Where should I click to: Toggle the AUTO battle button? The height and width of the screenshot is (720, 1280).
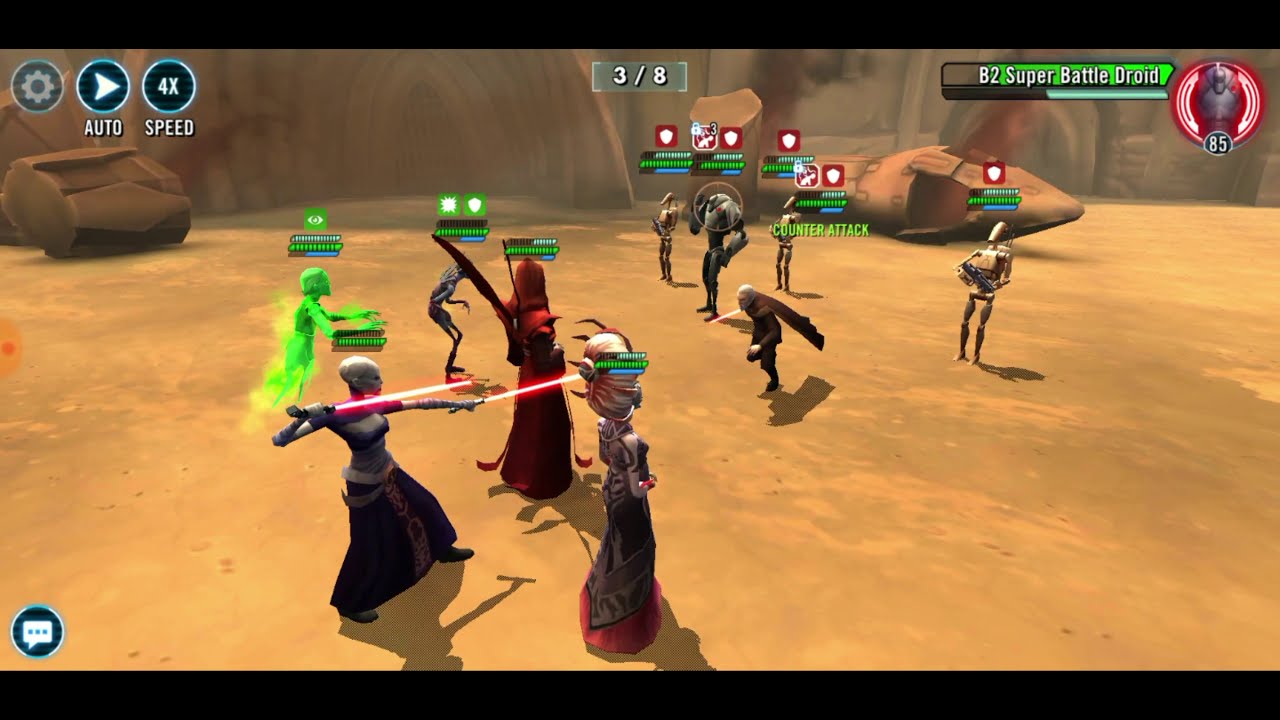coord(103,87)
